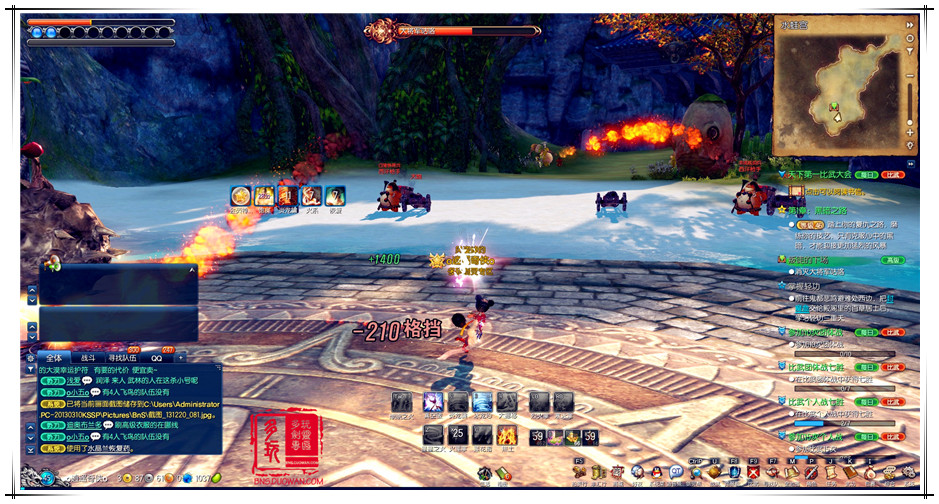Cast the flame skill 烟土
The image size is (939, 504).
[x=507, y=435]
